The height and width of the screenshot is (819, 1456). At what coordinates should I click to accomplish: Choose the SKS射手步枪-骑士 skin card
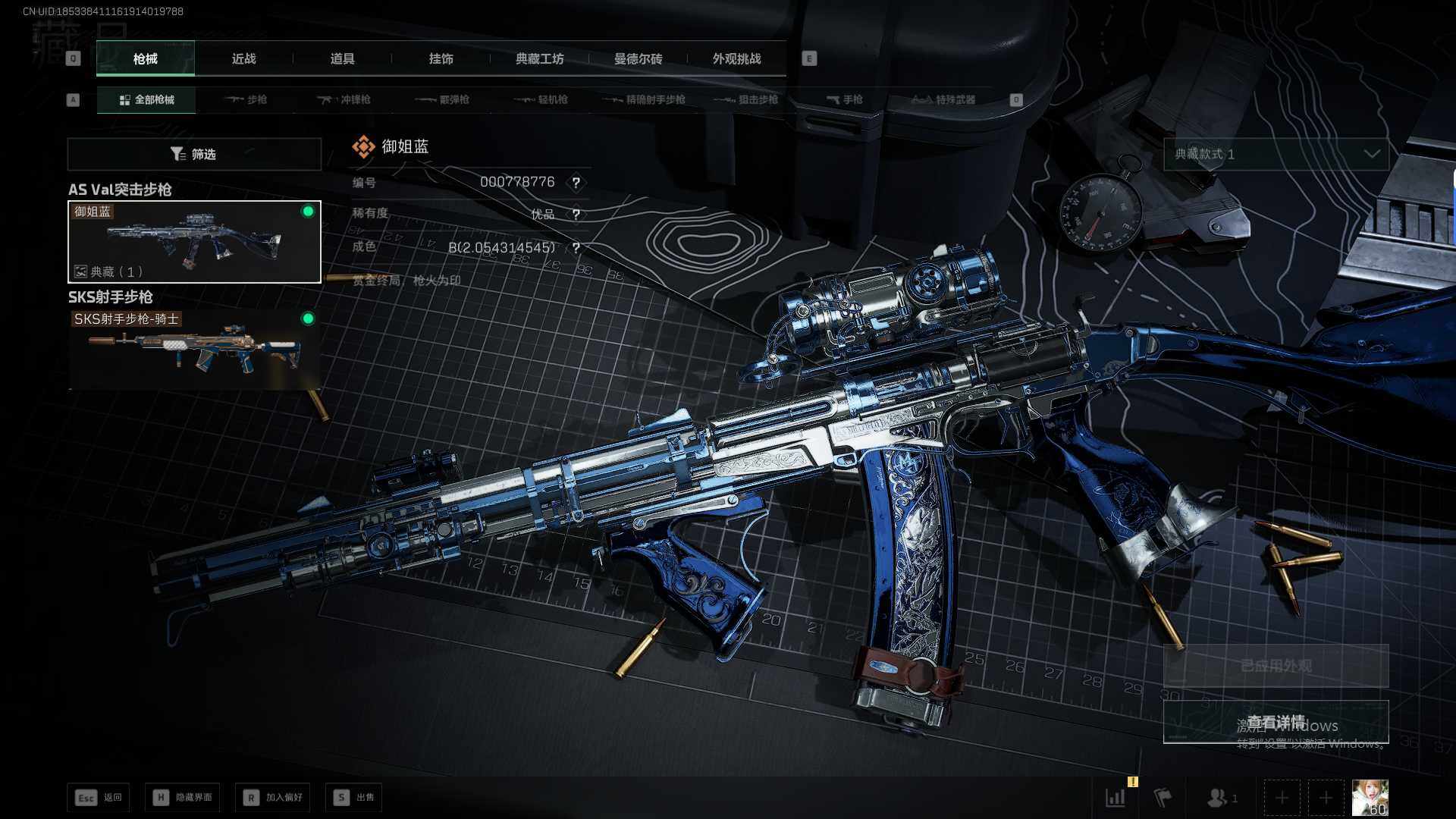click(194, 349)
